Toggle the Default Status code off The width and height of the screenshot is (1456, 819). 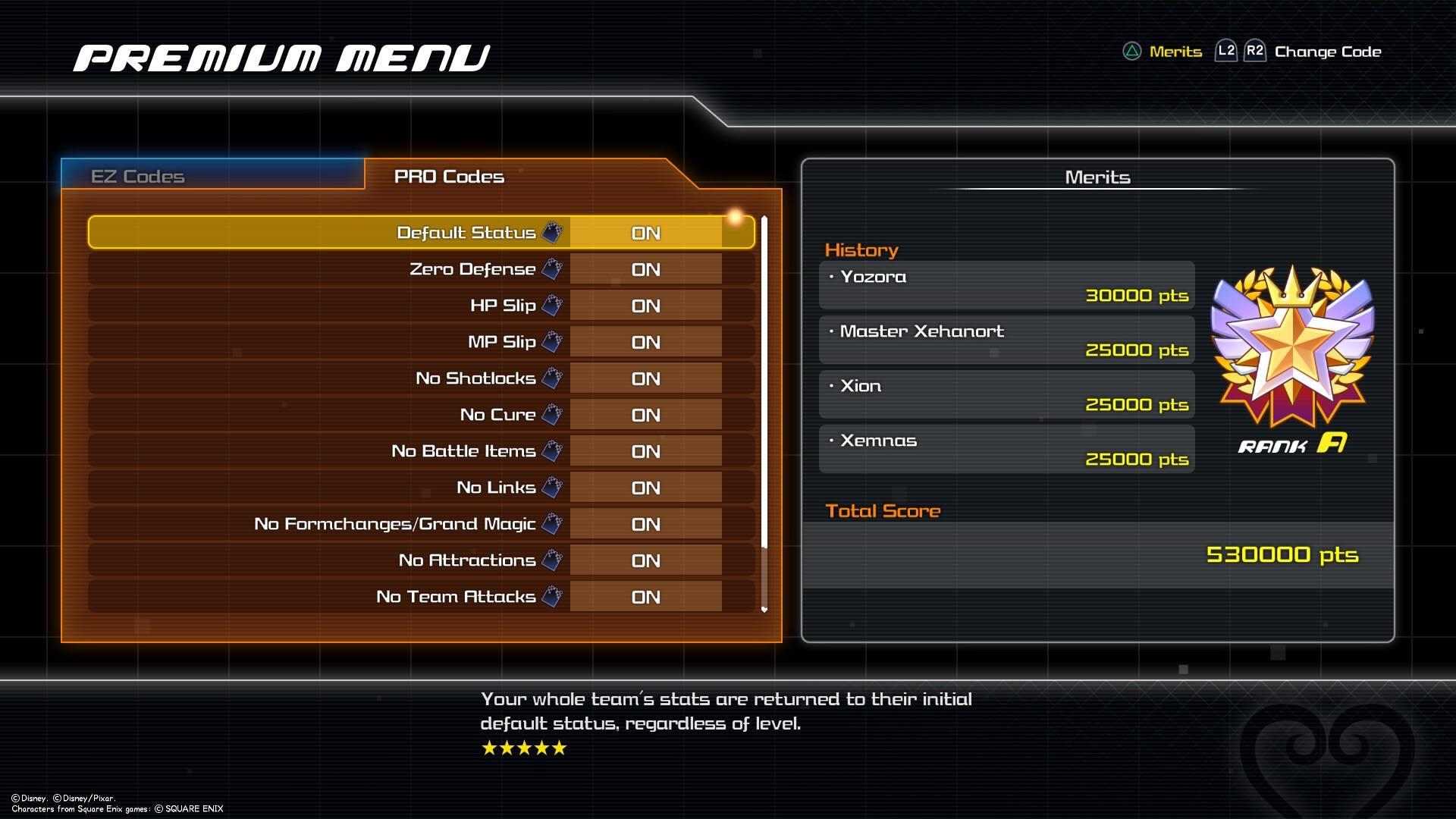tap(645, 232)
